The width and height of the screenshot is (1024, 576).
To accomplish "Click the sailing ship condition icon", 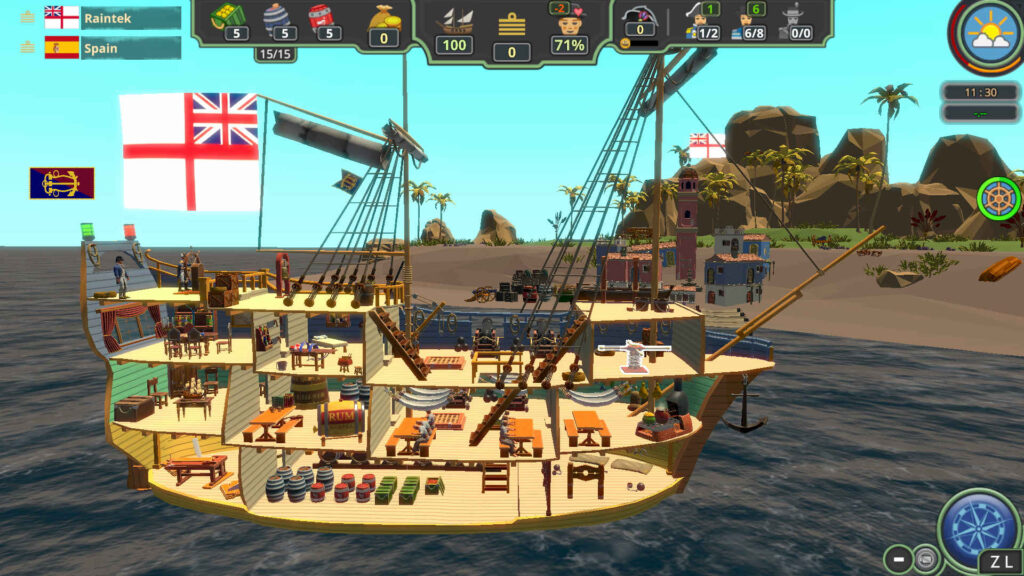I will point(456,20).
